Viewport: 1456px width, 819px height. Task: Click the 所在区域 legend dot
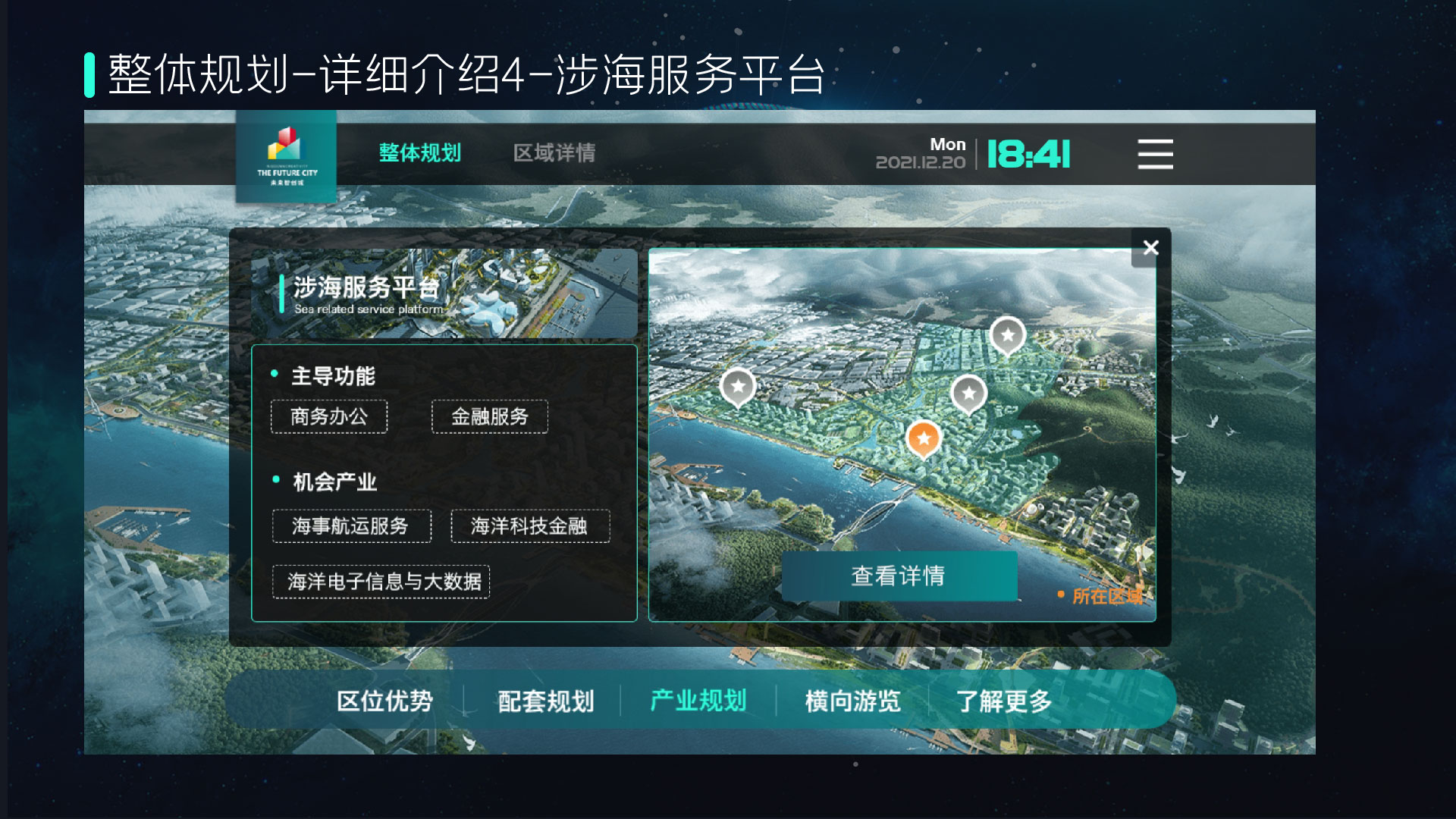click(1060, 595)
